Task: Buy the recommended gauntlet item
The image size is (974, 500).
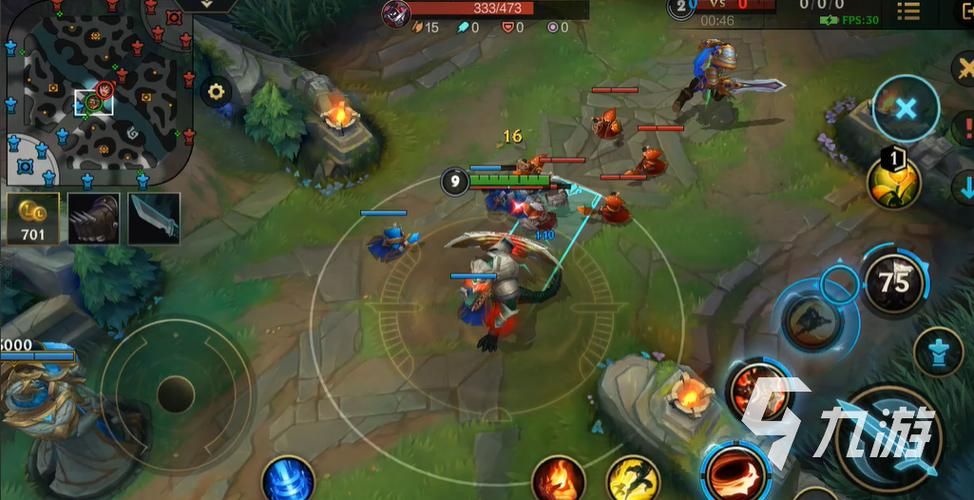Action: coord(94,218)
